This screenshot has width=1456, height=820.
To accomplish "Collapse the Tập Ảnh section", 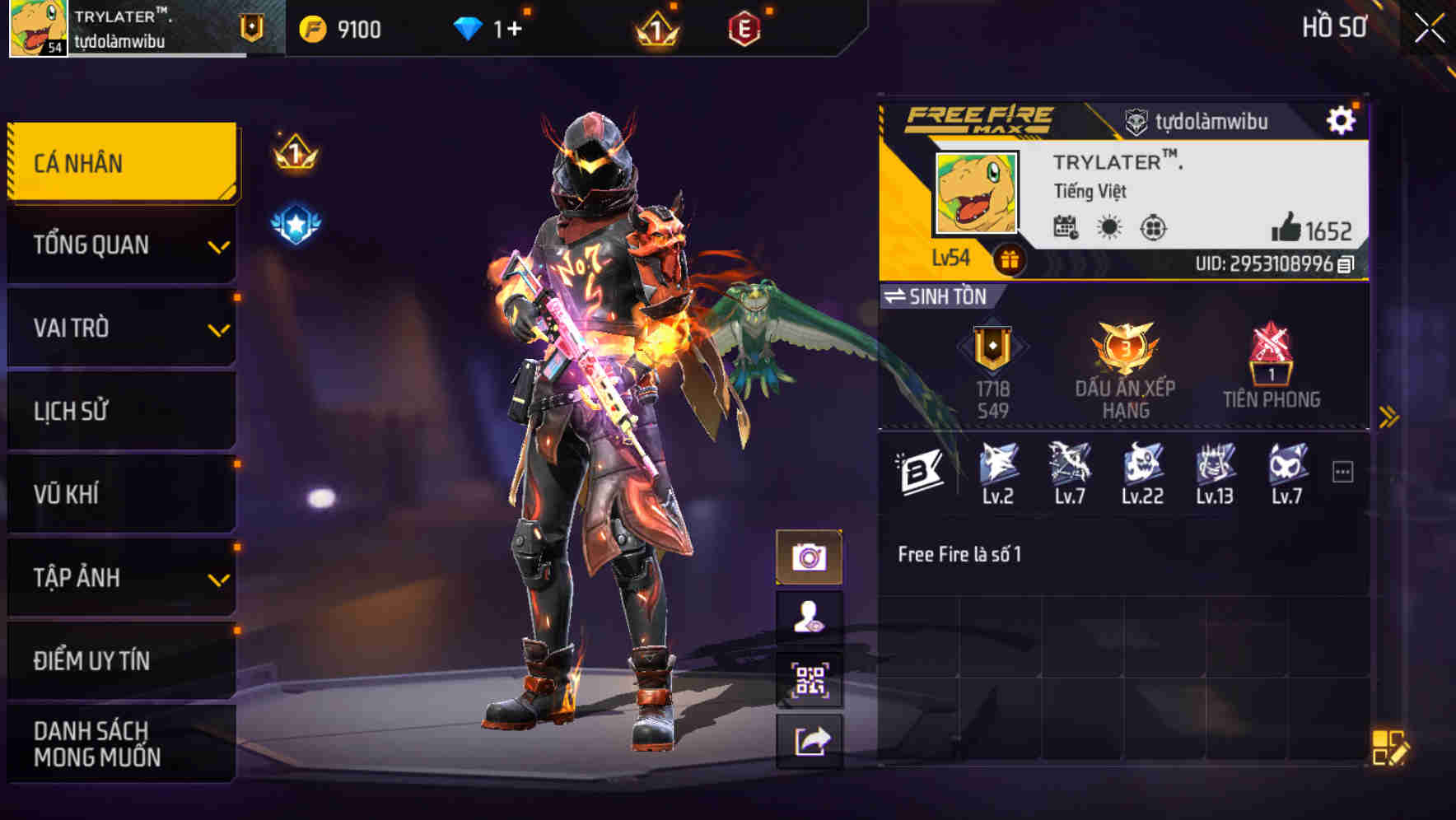I will (219, 578).
